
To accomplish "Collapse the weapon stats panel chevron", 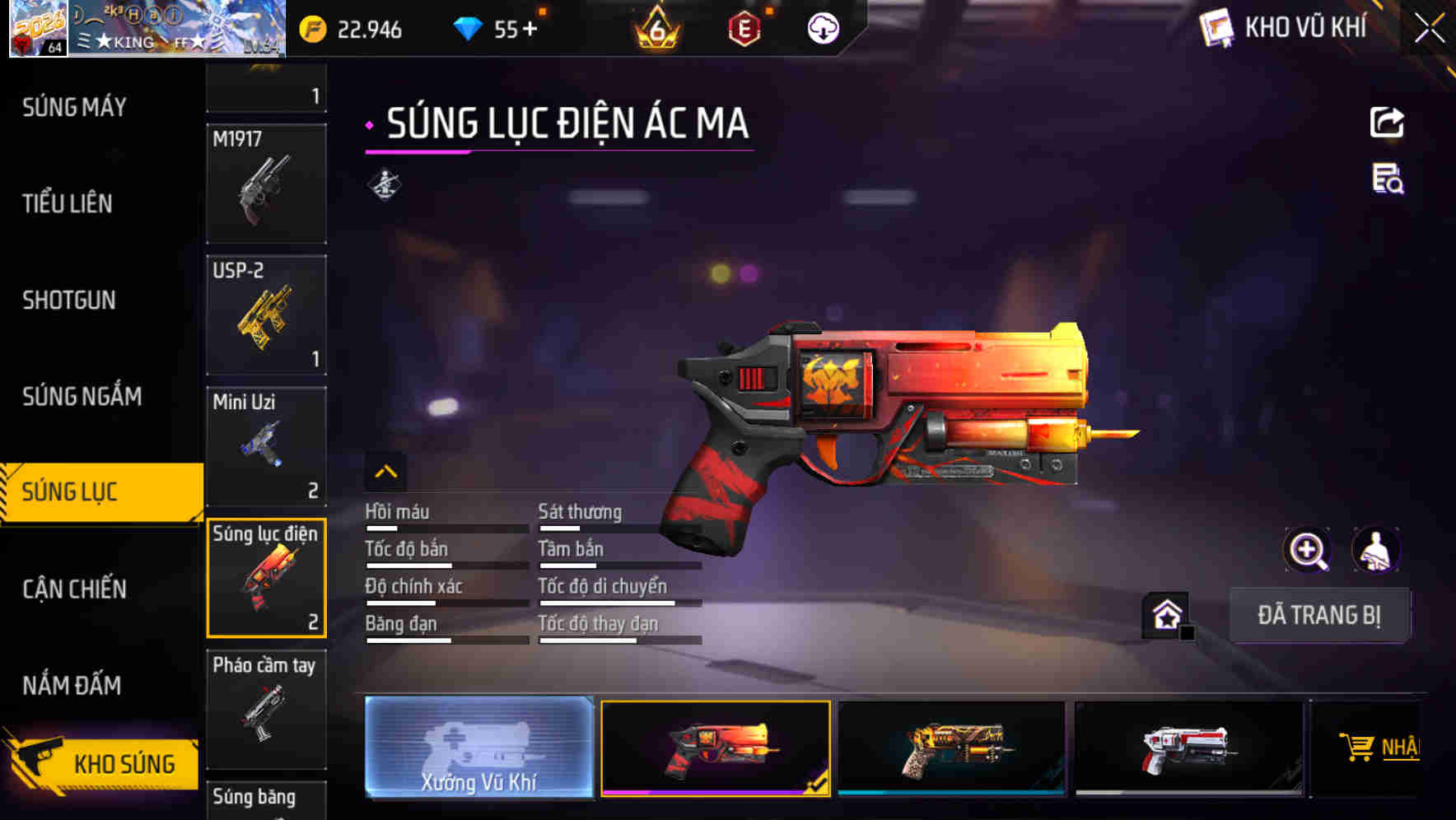I will (386, 471).
